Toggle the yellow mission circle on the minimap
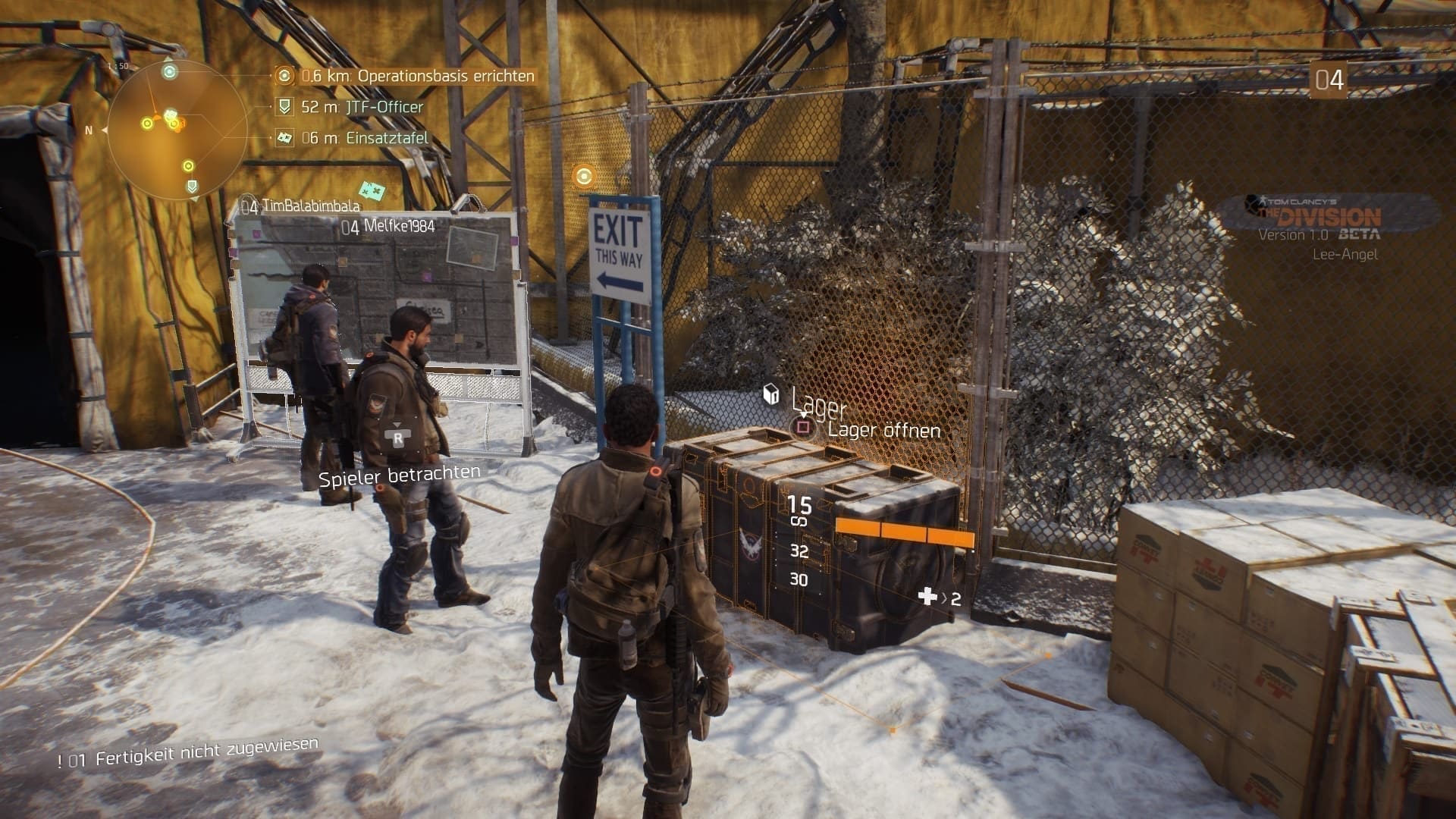Screen dimensions: 1456x819 coord(147,122)
